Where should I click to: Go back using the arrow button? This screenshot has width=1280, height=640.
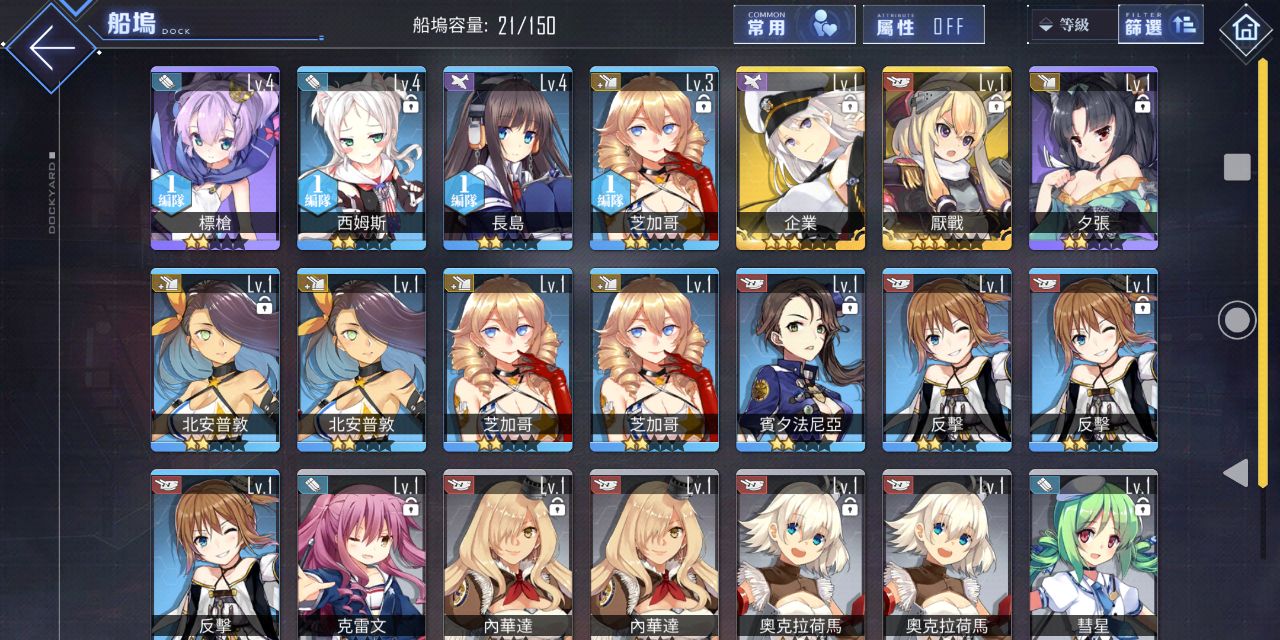[x=52, y=46]
